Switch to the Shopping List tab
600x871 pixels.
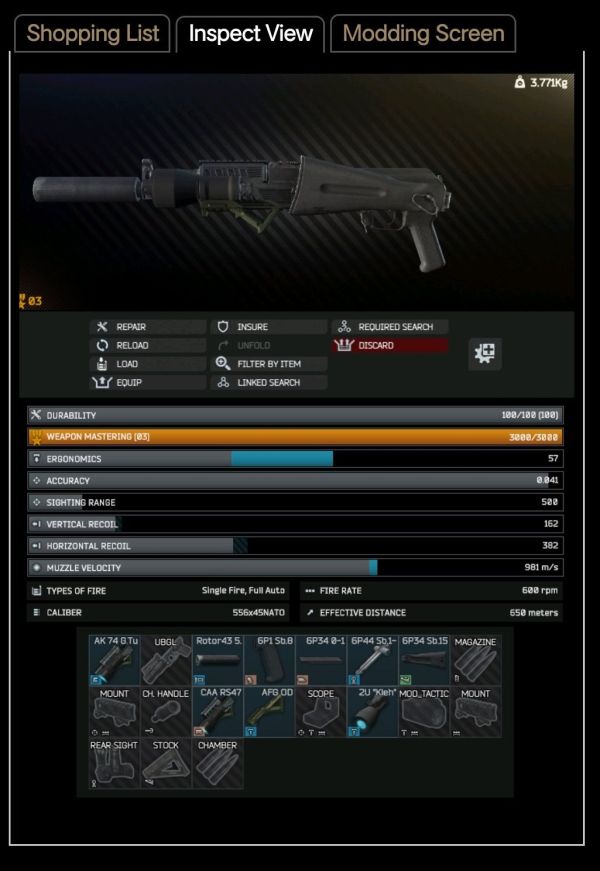[93, 33]
